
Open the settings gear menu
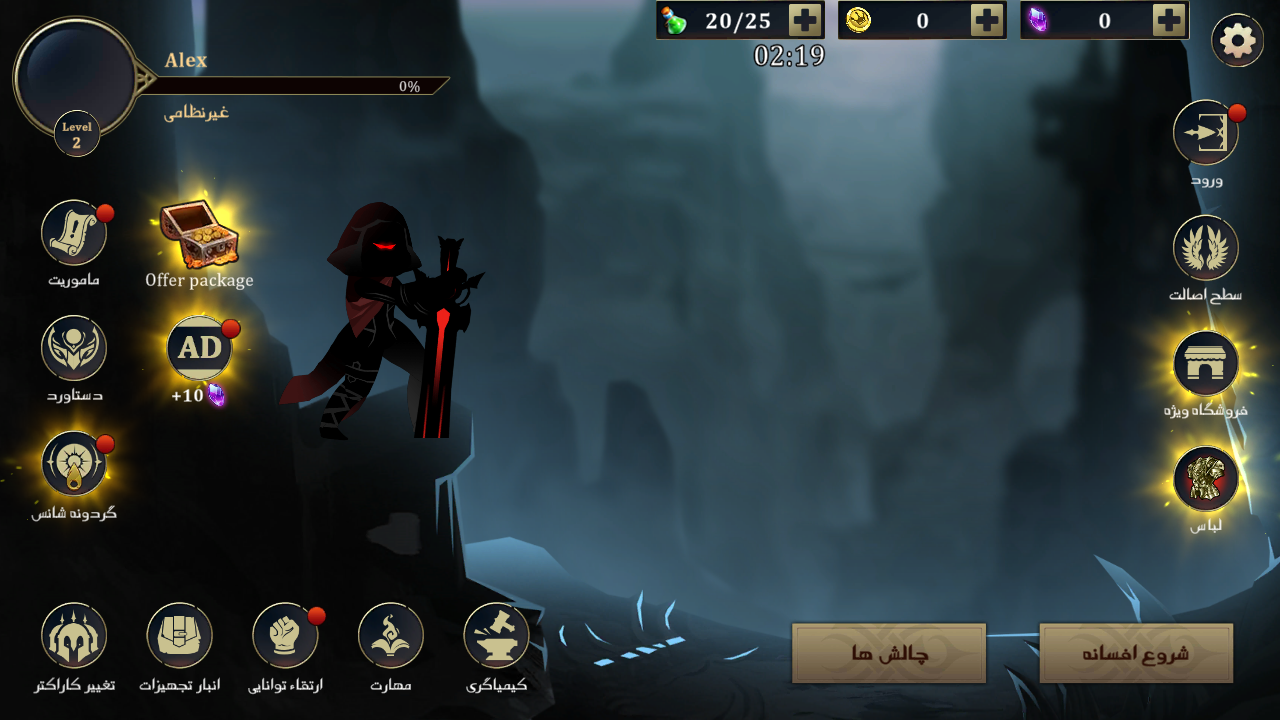1237,40
